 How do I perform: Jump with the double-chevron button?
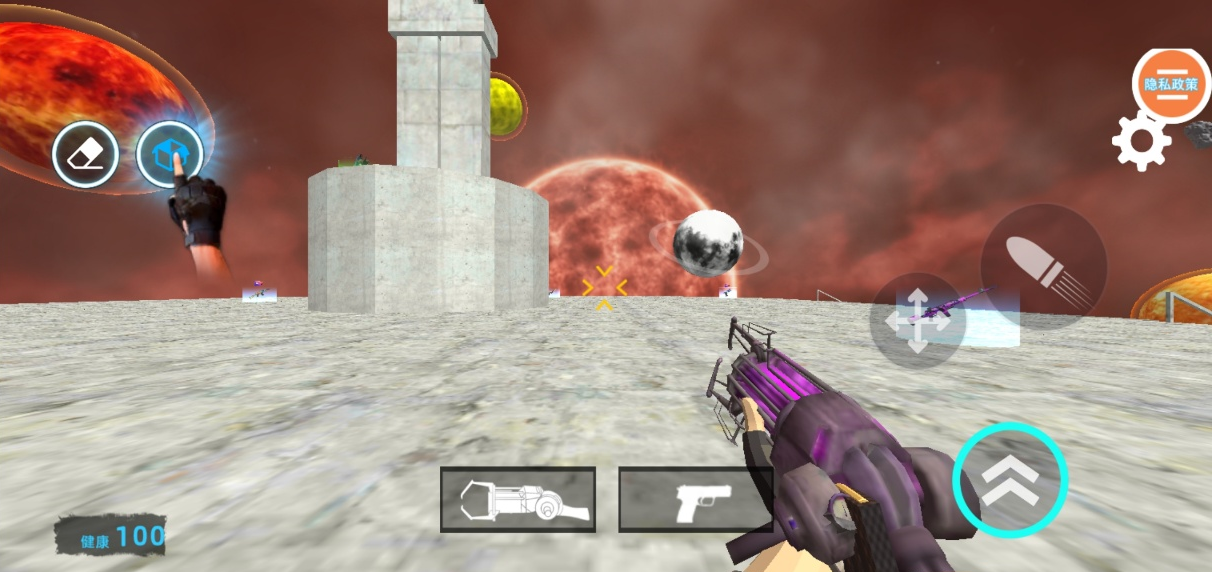(1010, 480)
